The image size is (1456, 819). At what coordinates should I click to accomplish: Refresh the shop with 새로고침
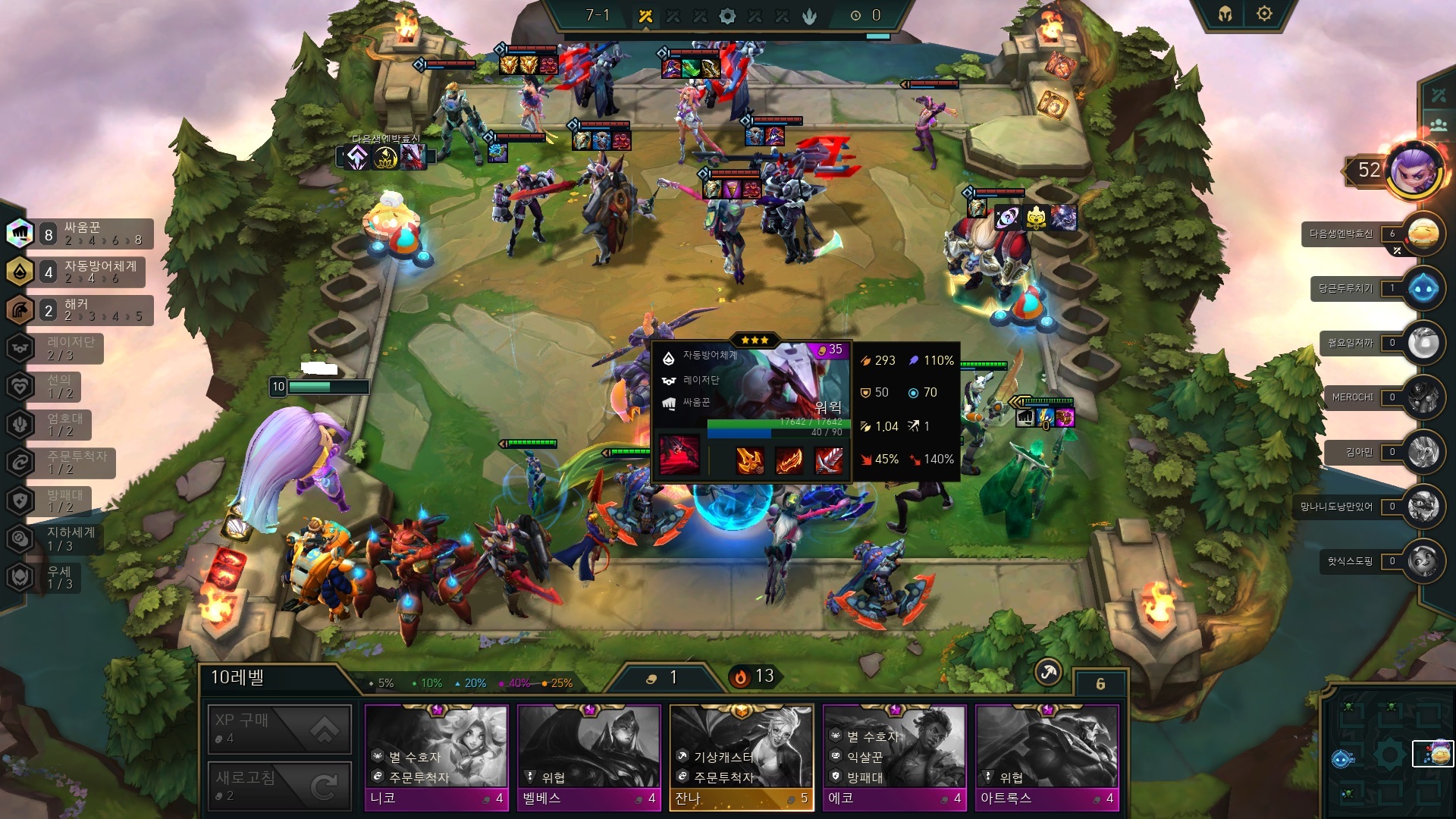pos(279,786)
